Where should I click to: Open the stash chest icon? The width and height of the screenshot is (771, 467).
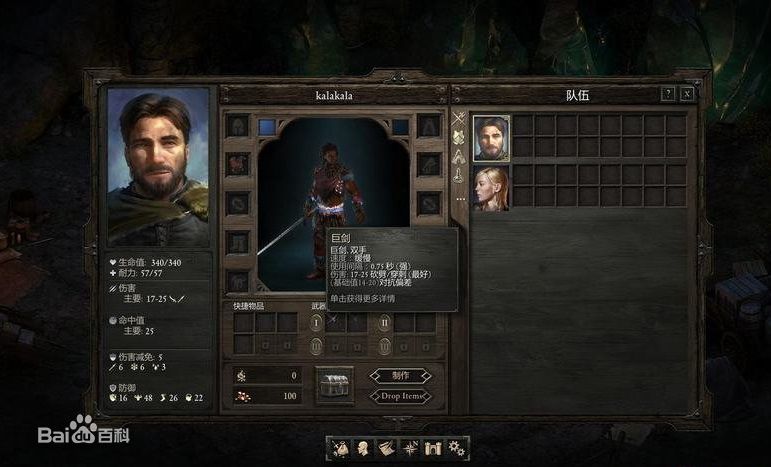point(334,385)
